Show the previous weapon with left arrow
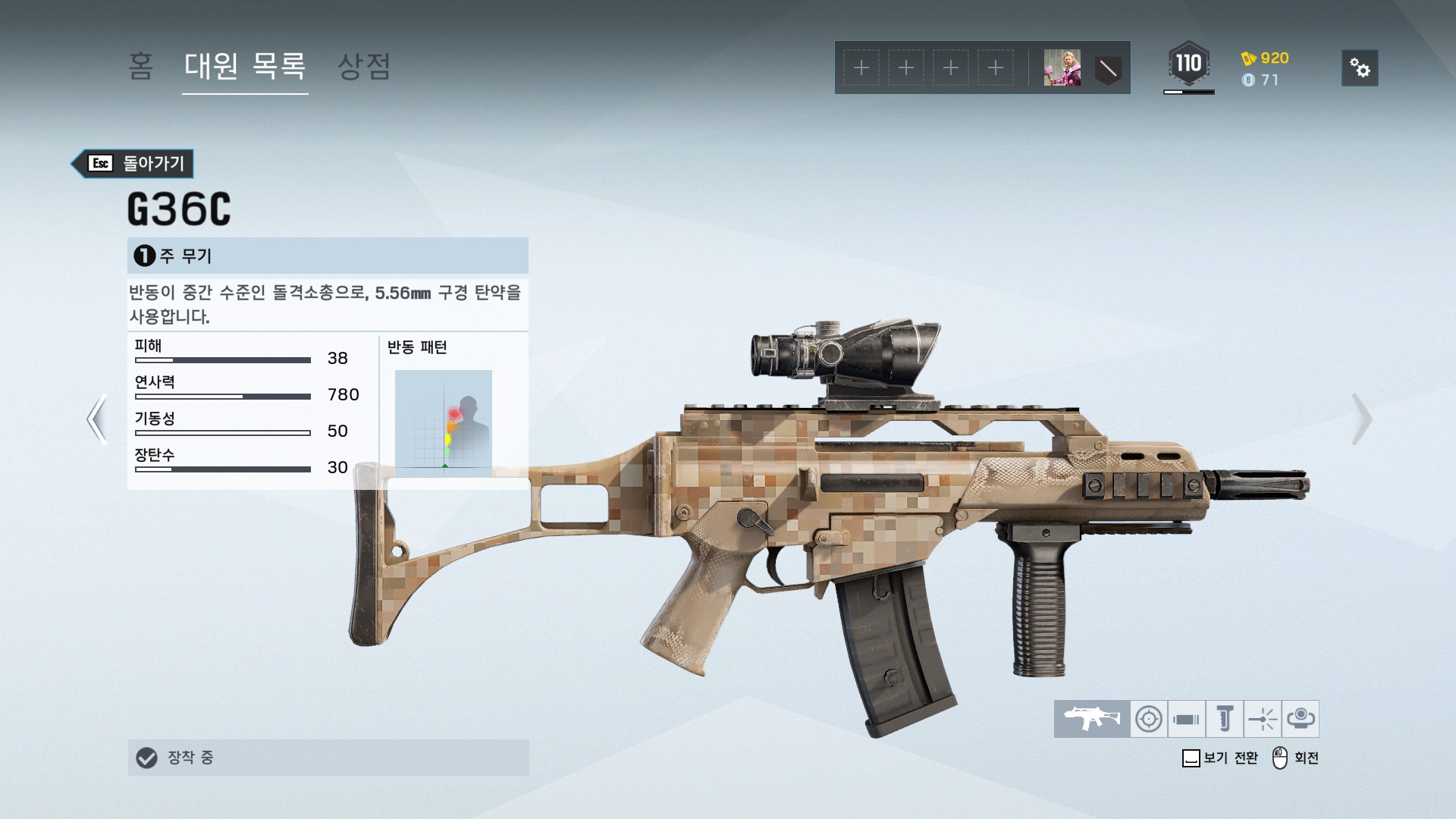 pyautogui.click(x=96, y=418)
